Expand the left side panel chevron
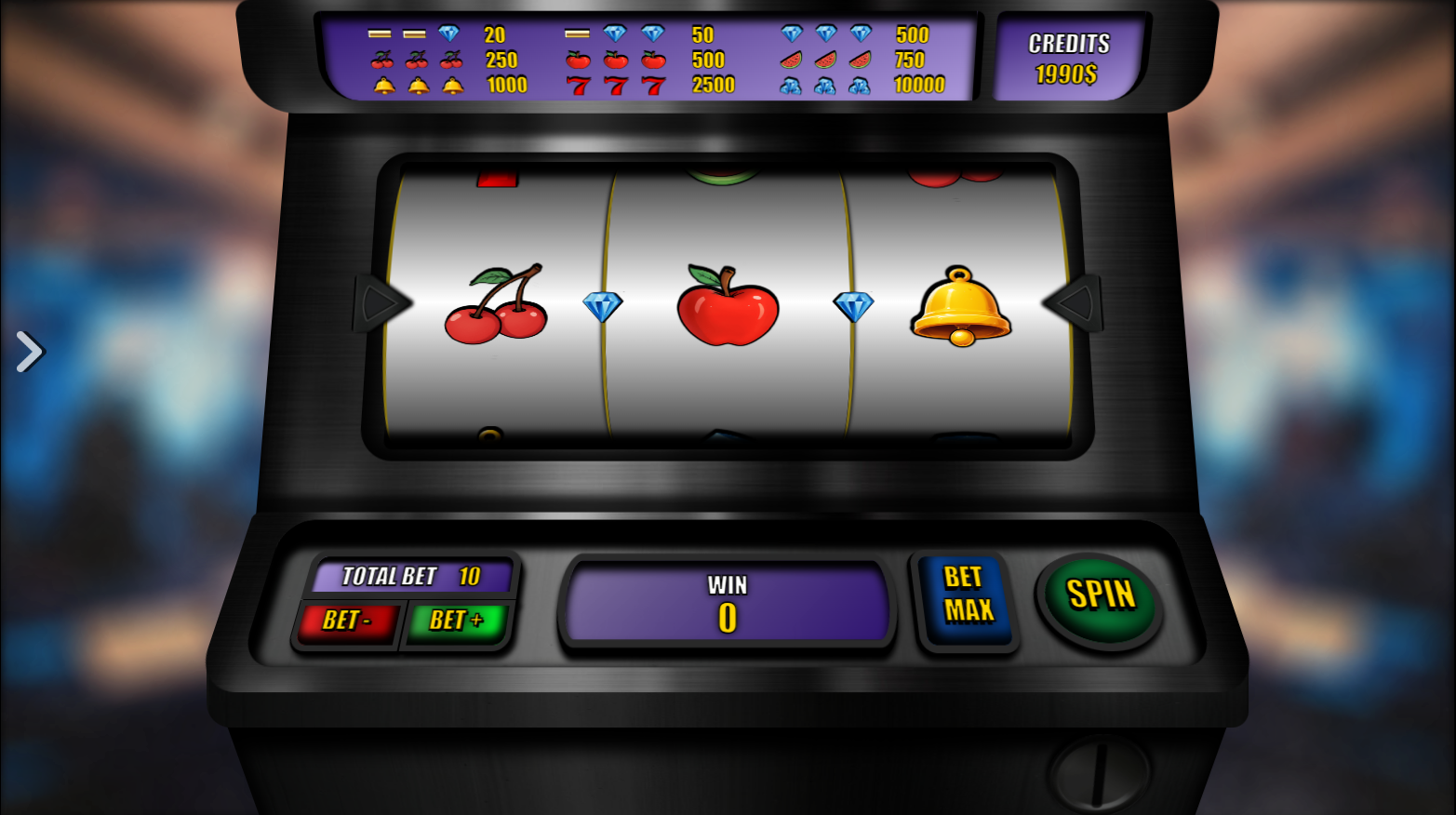 click(29, 352)
